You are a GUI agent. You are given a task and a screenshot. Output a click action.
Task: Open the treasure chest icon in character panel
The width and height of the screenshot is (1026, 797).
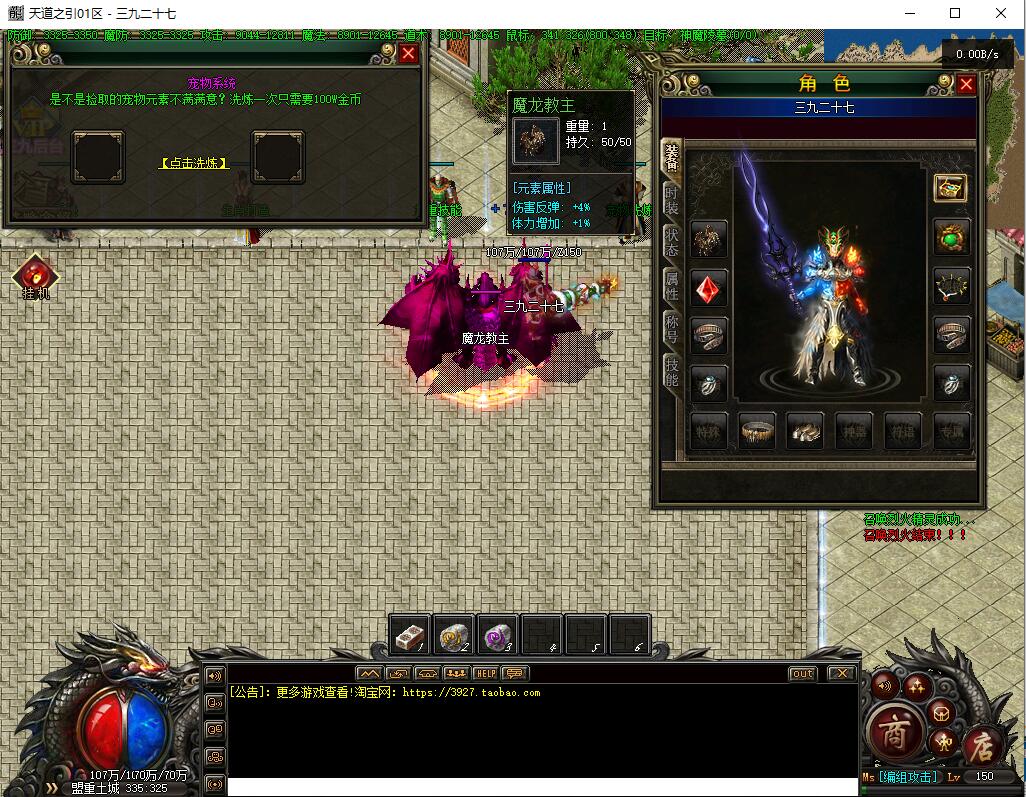(950, 188)
